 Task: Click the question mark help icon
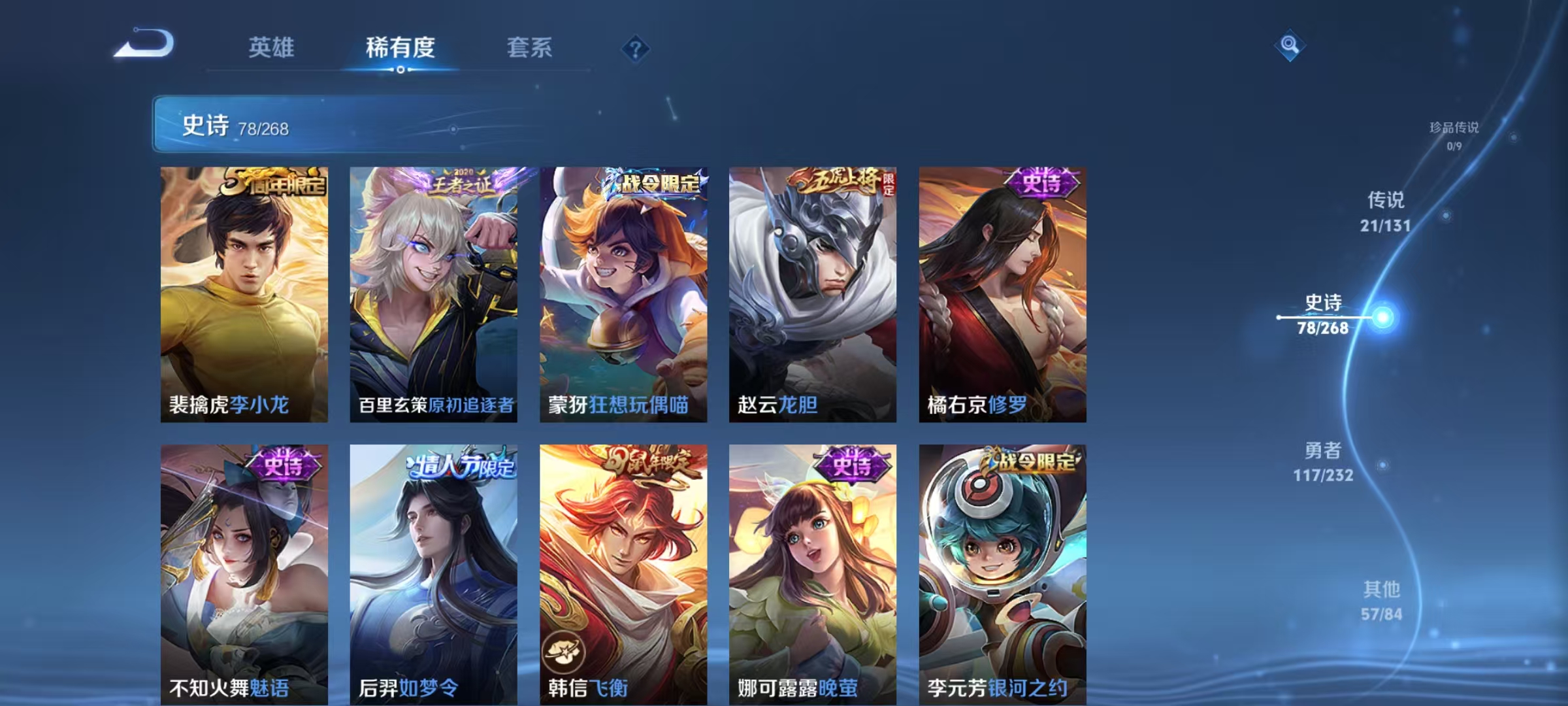tap(636, 48)
